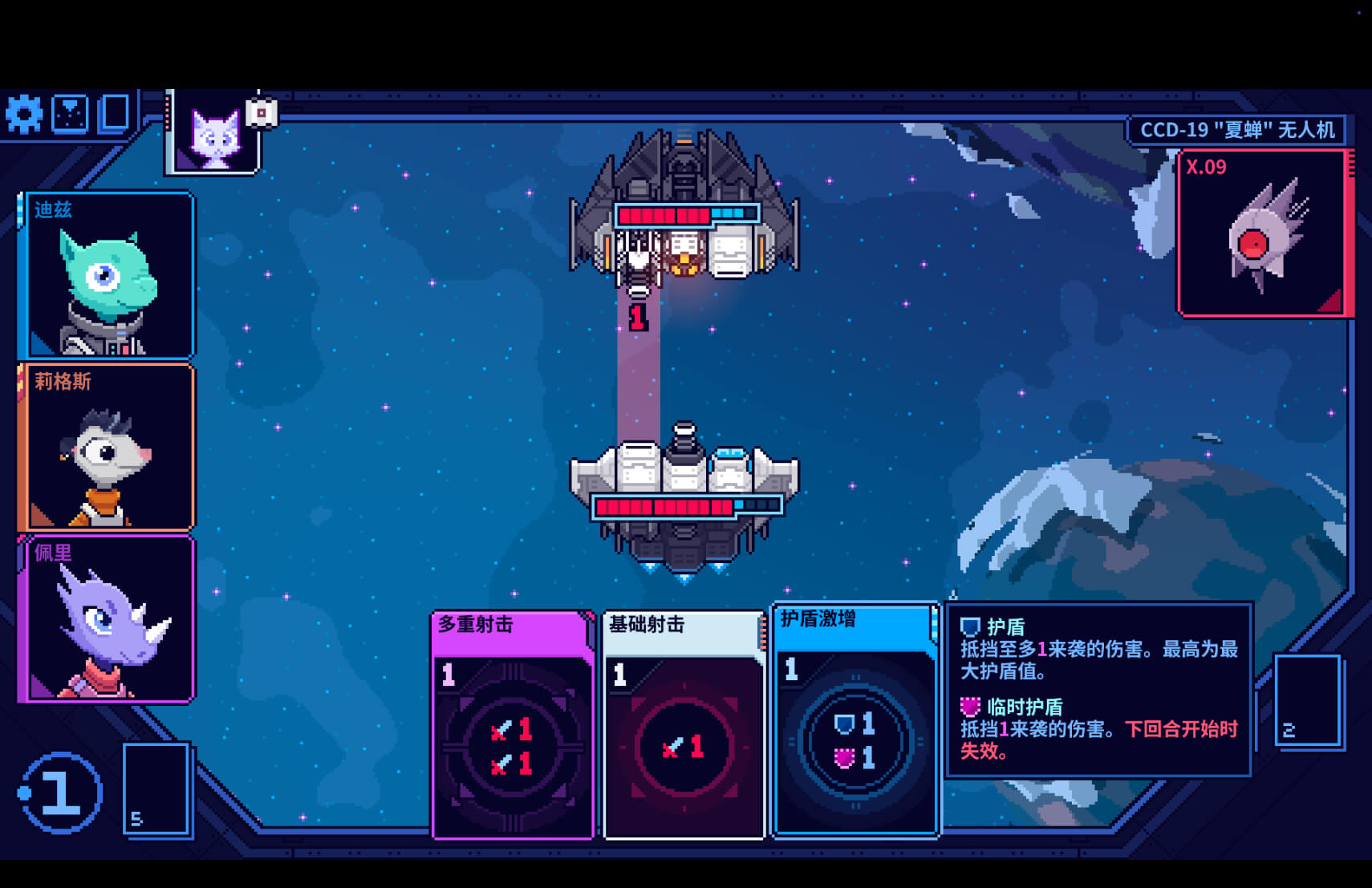
Task: View the discard pile with 2 cards
Action: pyautogui.click(x=1308, y=701)
